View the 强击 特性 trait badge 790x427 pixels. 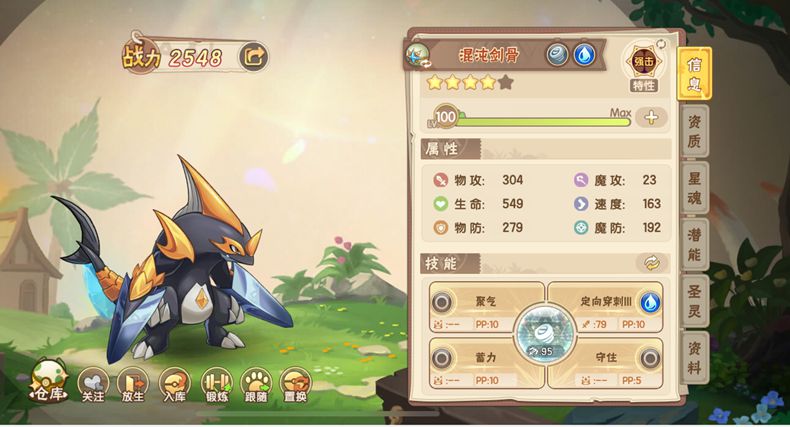click(643, 67)
